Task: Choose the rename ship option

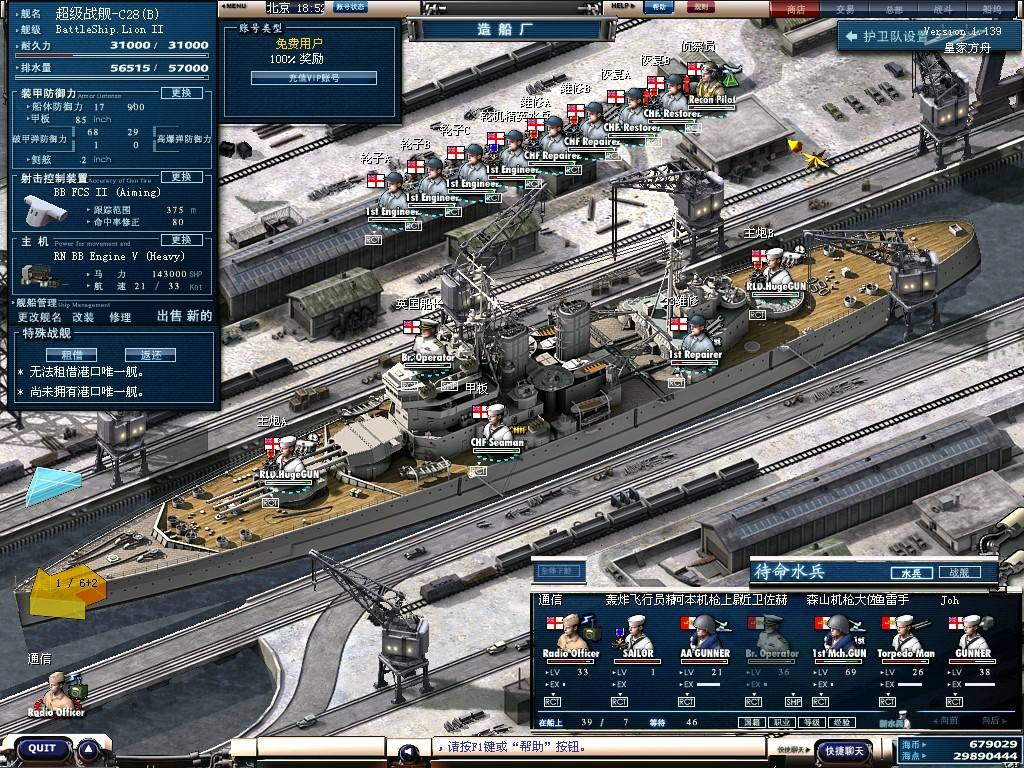Action: [39, 316]
